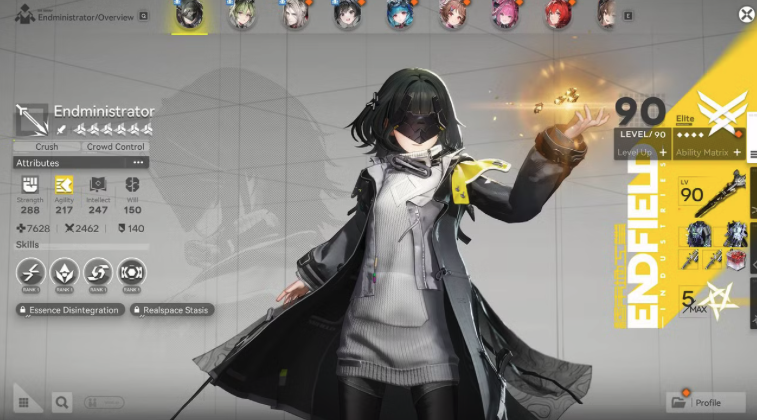757x420 pixels.
Task: Switch to the red-haired operator portrait
Action: pyautogui.click(x=556, y=14)
